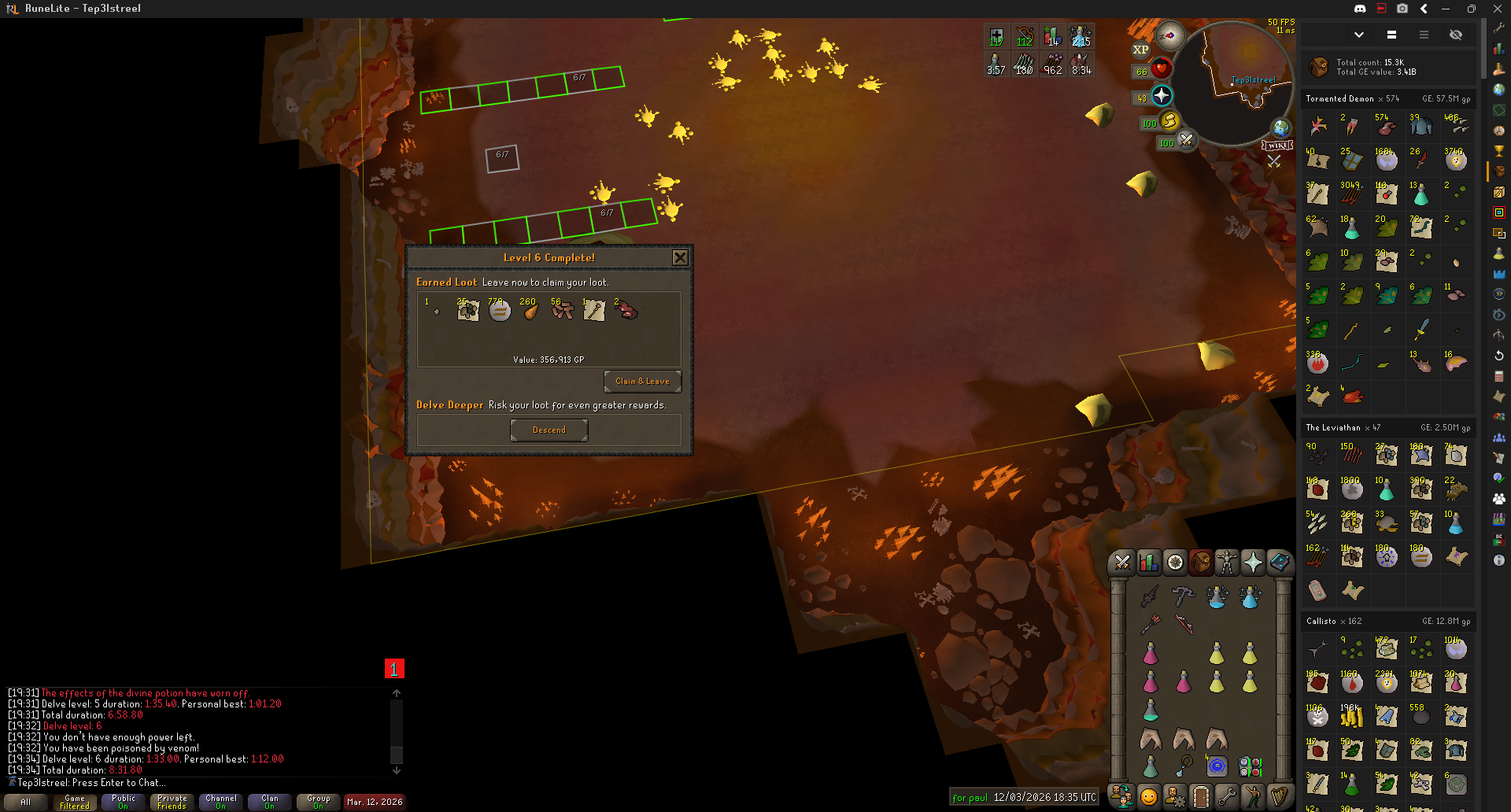The image size is (1511, 812).
Task: Toggle the XP drops button
Action: [x=1140, y=50]
